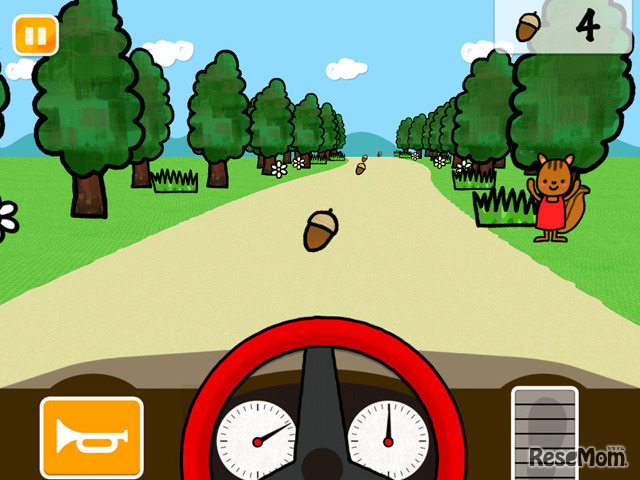This screenshot has height=480, width=640.
Task: Honk the orange trumpet horn button
Action: (91, 437)
